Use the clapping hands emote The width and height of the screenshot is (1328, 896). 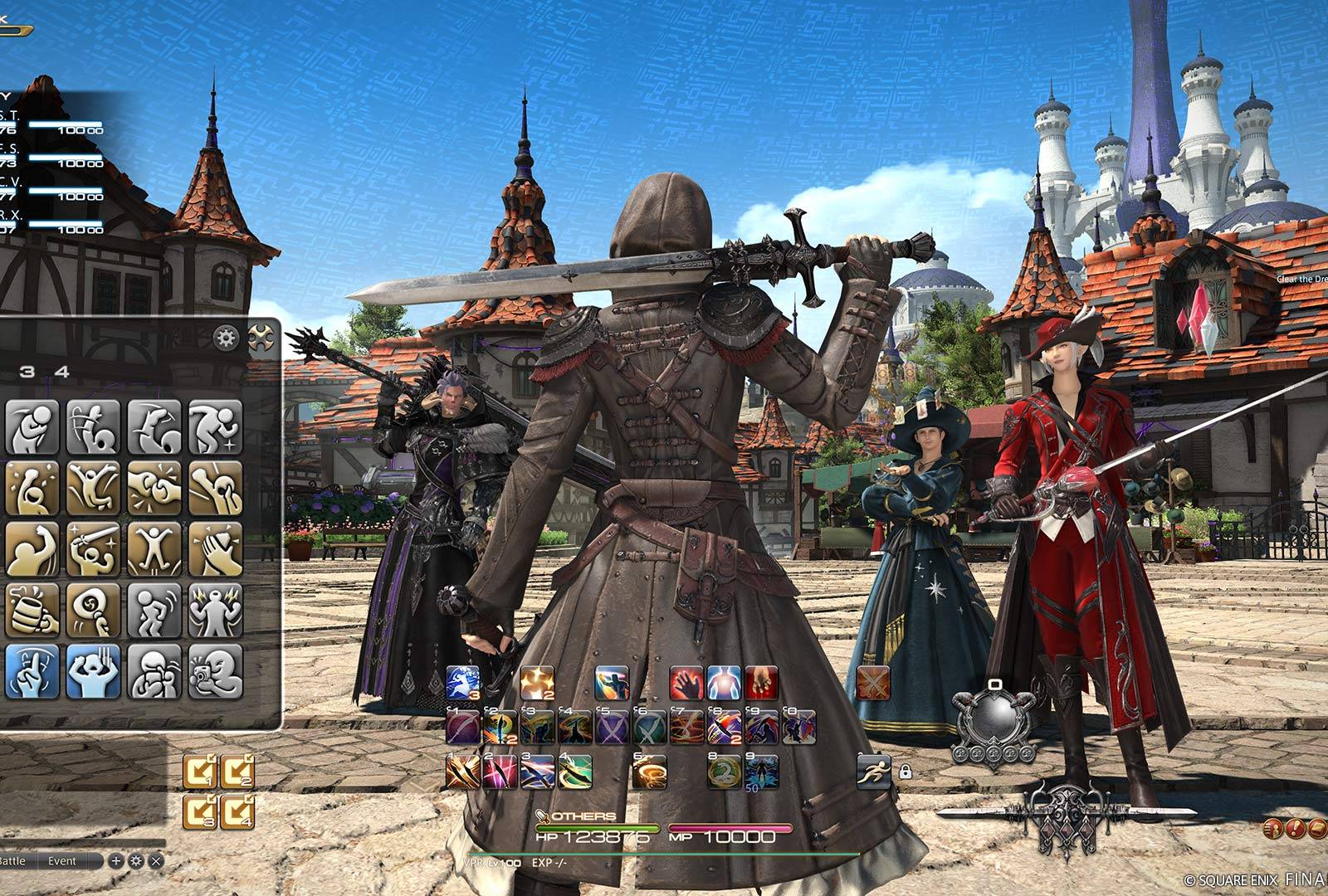[x=216, y=549]
